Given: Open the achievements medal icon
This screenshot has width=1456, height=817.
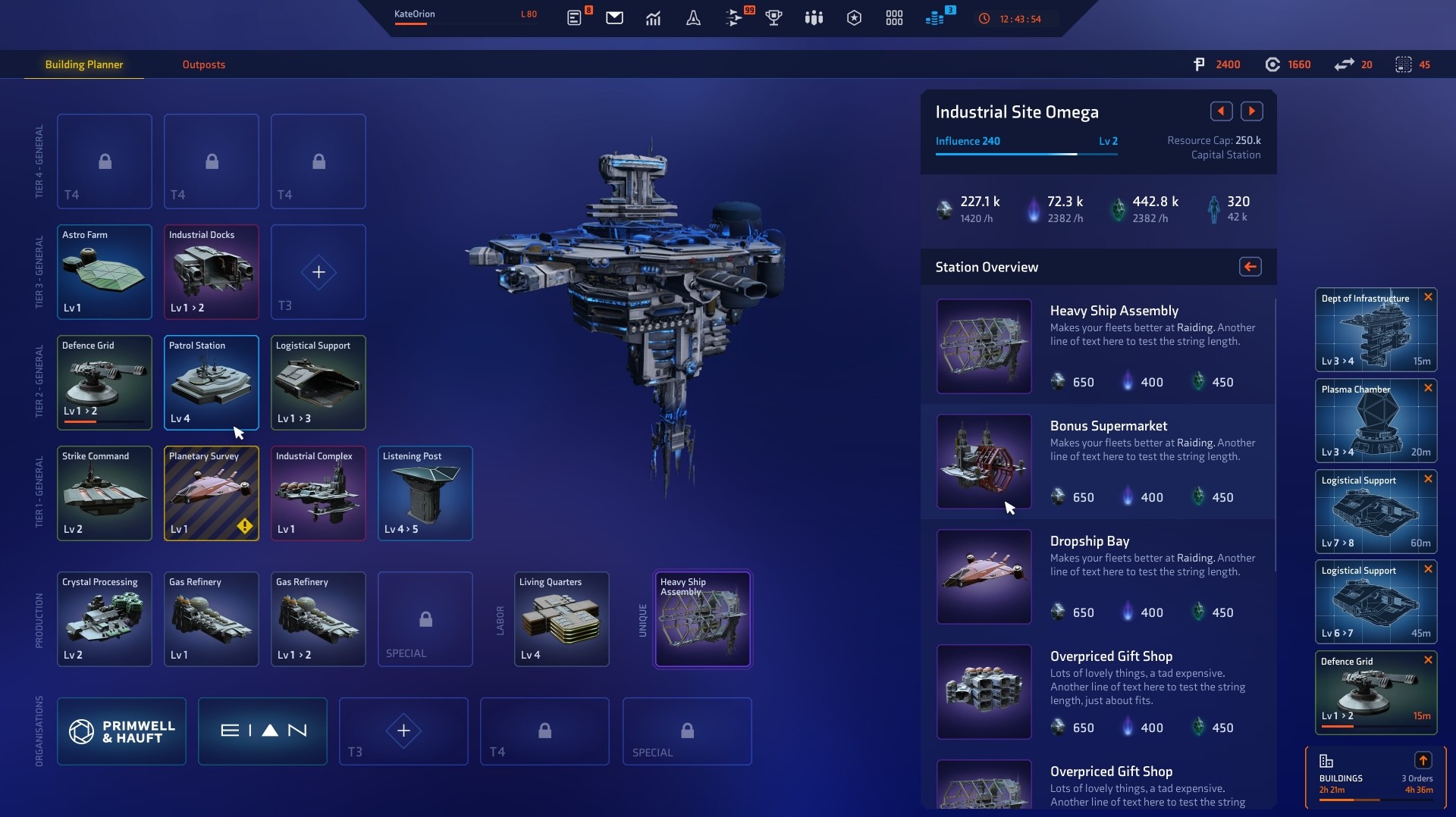Looking at the screenshot, I should 854,17.
